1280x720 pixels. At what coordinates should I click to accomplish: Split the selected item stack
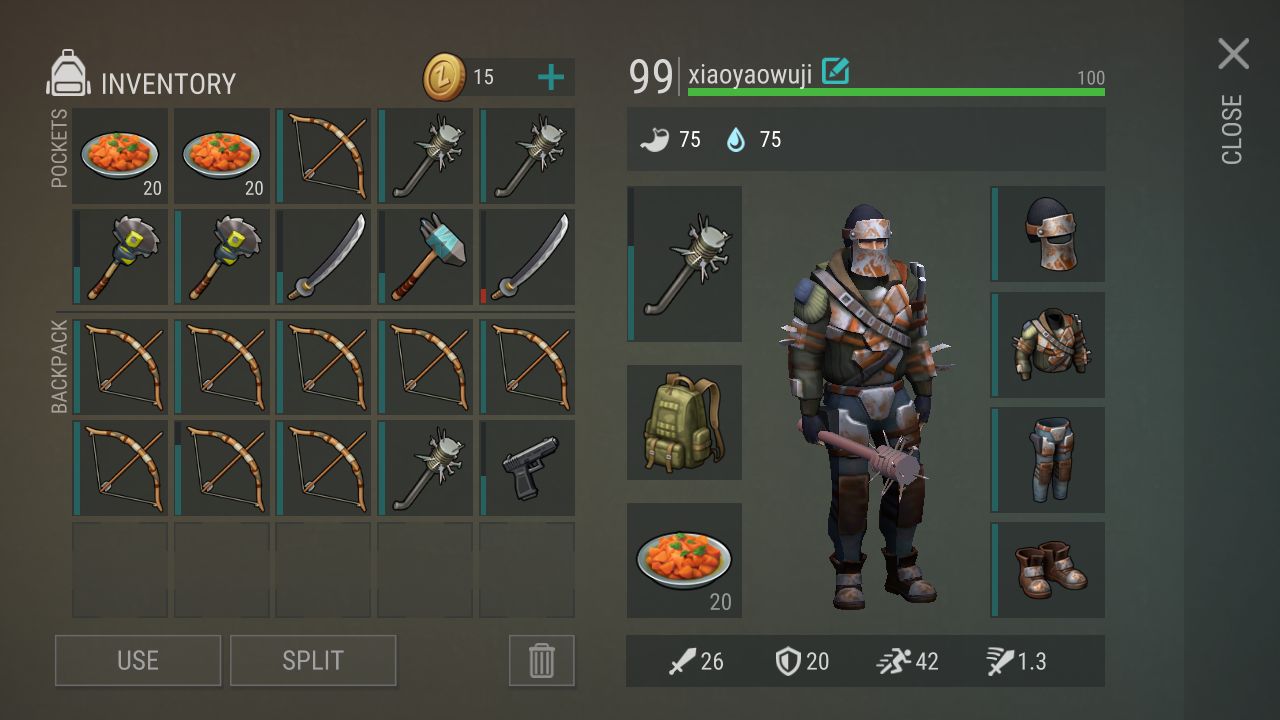(313, 660)
